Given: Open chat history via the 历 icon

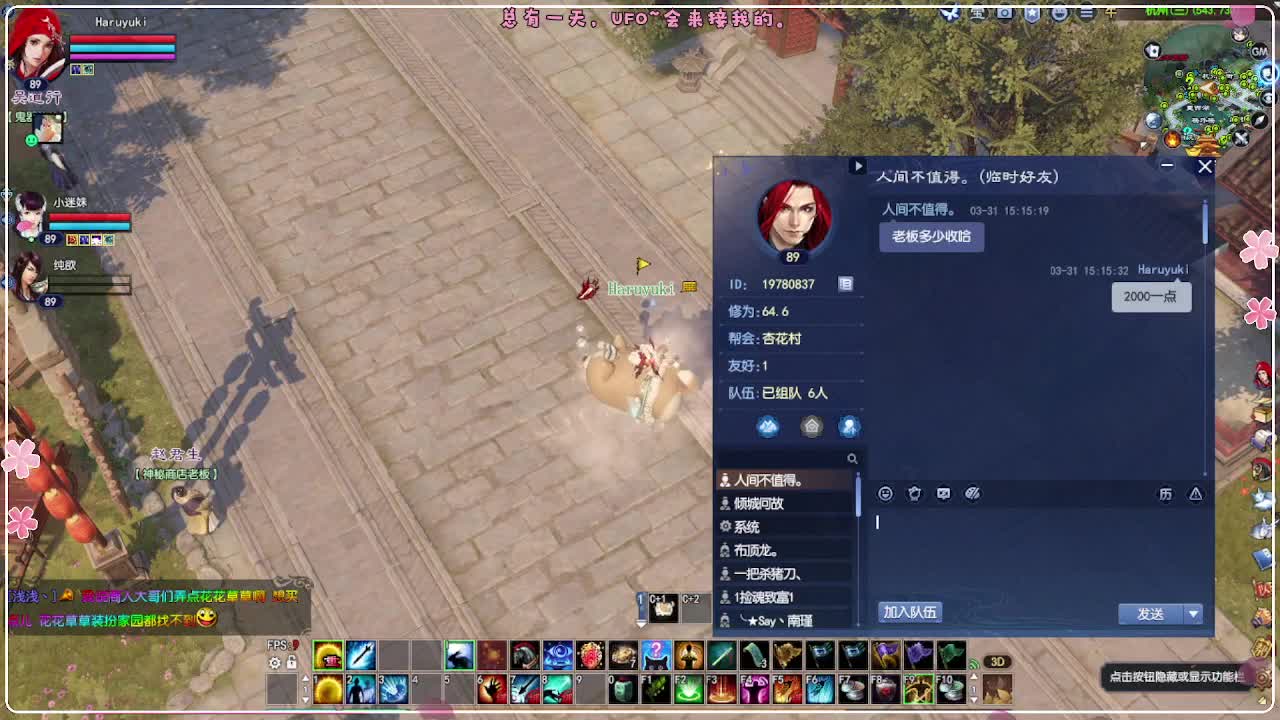Looking at the screenshot, I should 1167,493.
